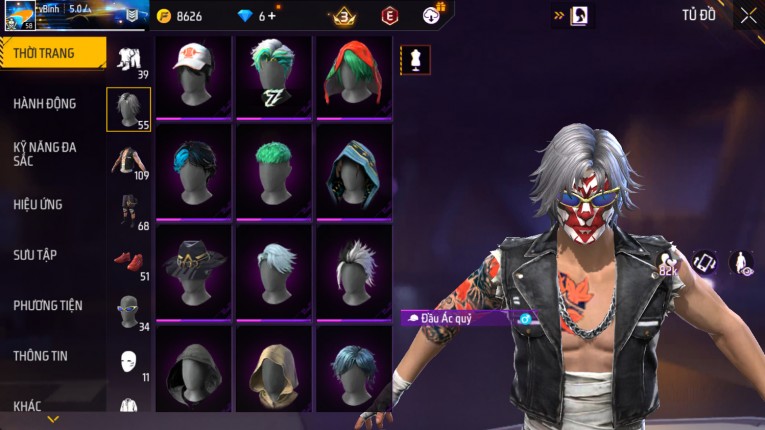This screenshot has height=430, width=765.
Task: Select the white cap hair item
Action: pos(193,76)
